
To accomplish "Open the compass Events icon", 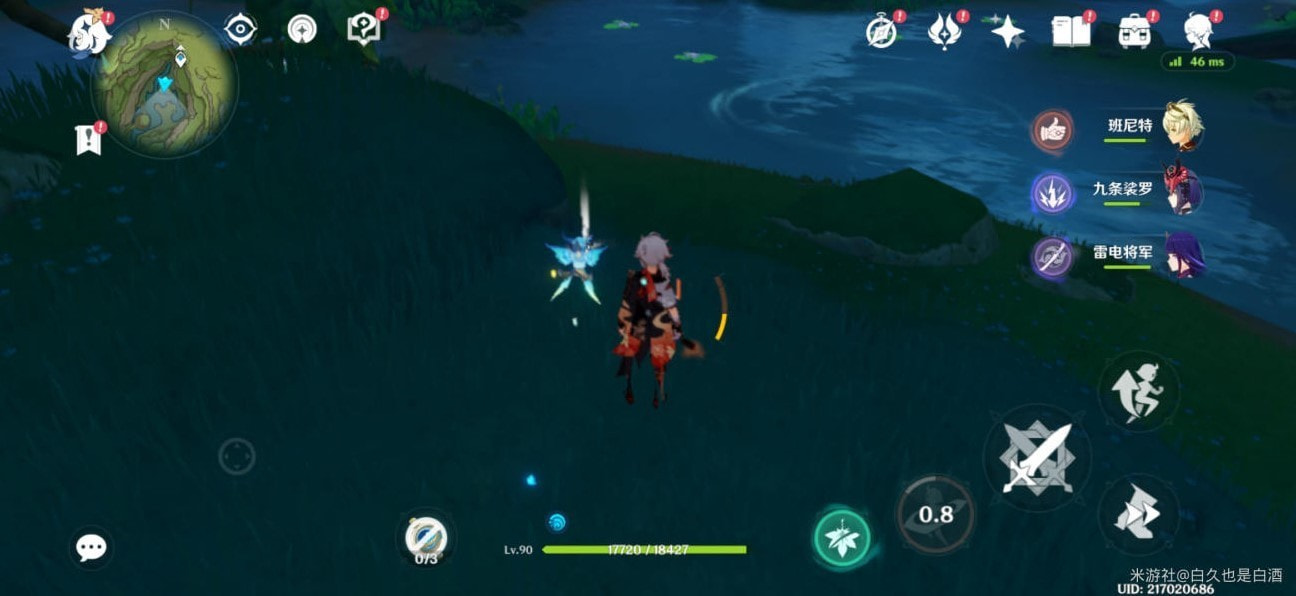I will (x=880, y=32).
